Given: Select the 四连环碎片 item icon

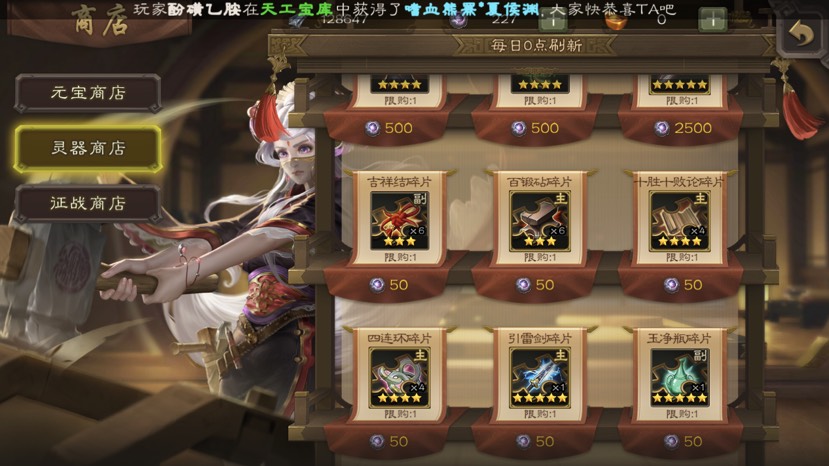Looking at the screenshot, I should coord(398,375).
